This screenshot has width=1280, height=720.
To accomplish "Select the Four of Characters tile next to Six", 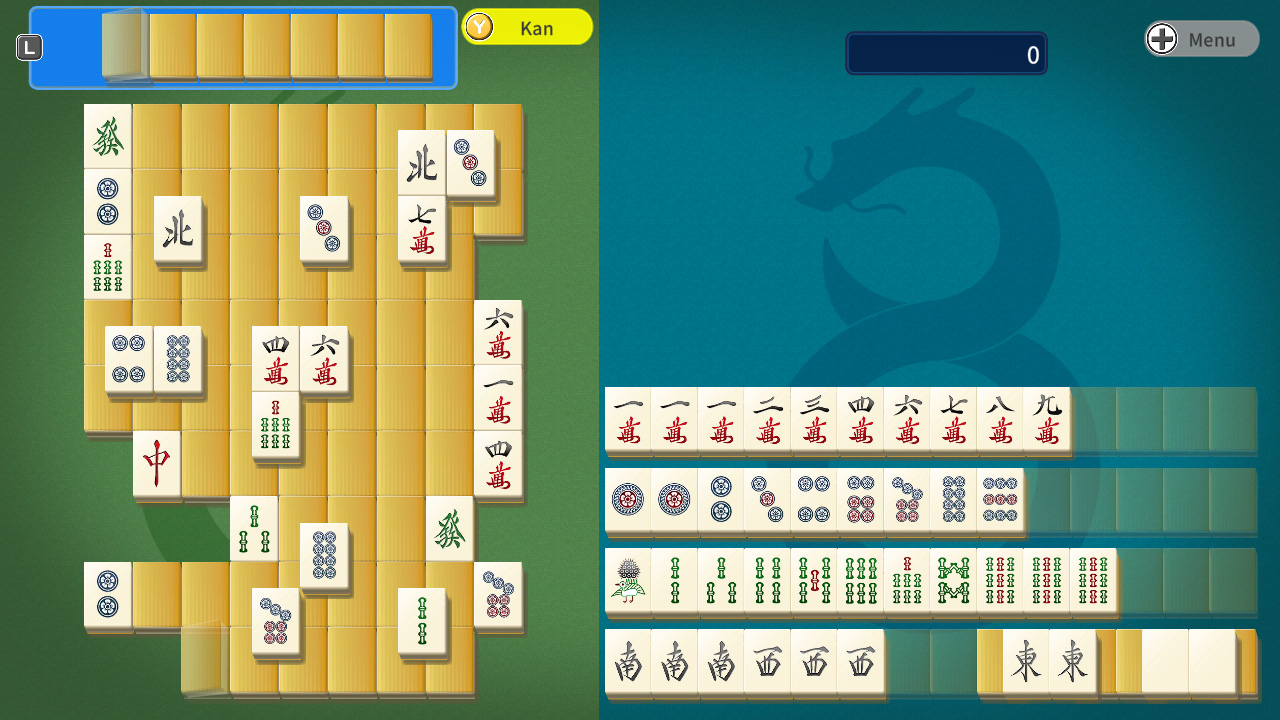I will pyautogui.click(x=273, y=358).
